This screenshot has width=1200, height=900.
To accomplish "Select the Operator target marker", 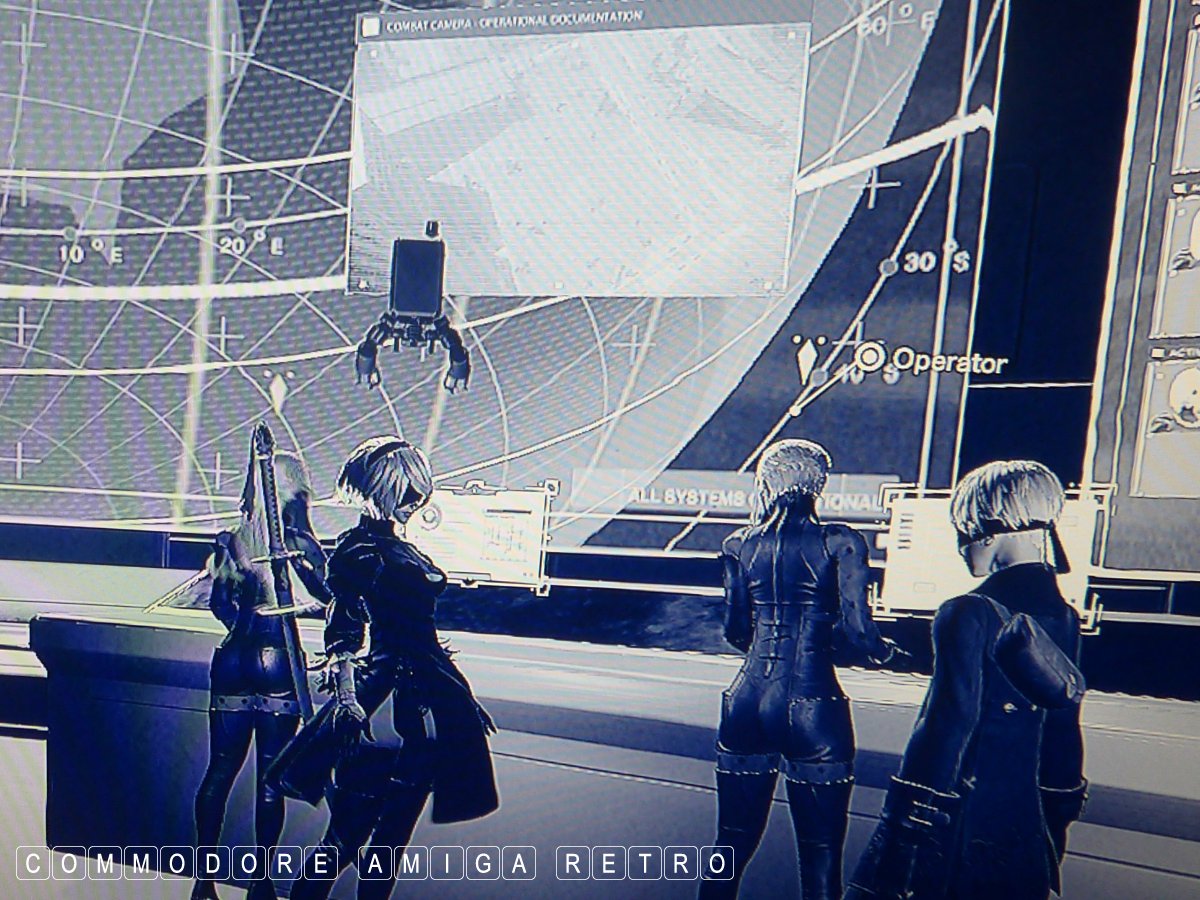I will click(870, 357).
